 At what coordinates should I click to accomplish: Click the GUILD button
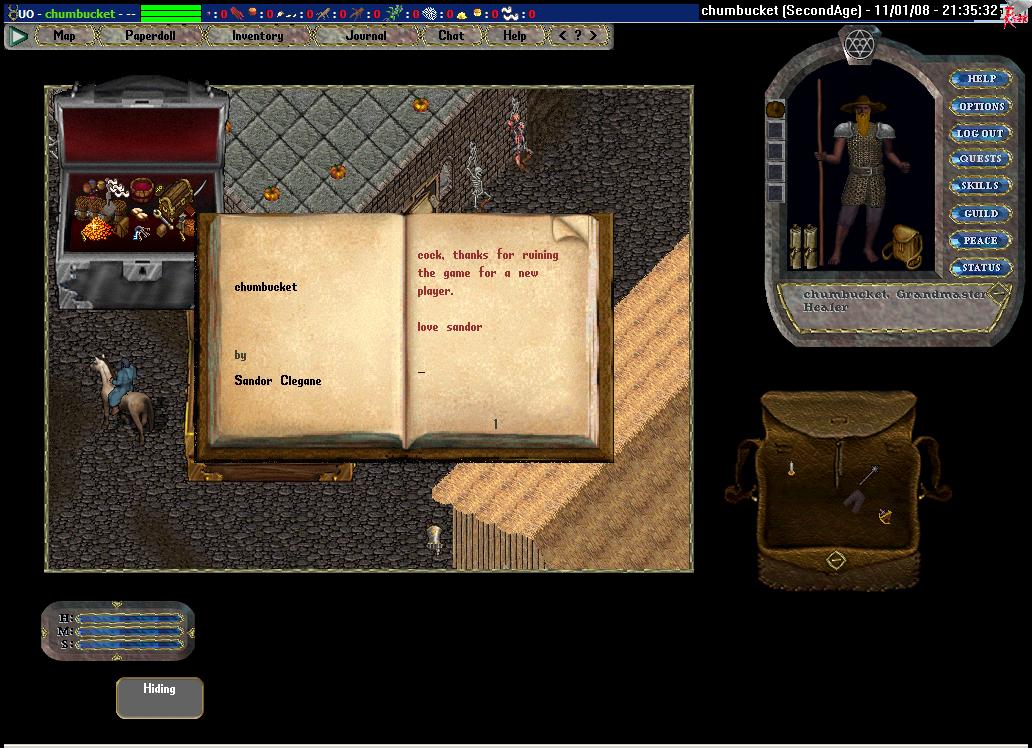coord(981,213)
